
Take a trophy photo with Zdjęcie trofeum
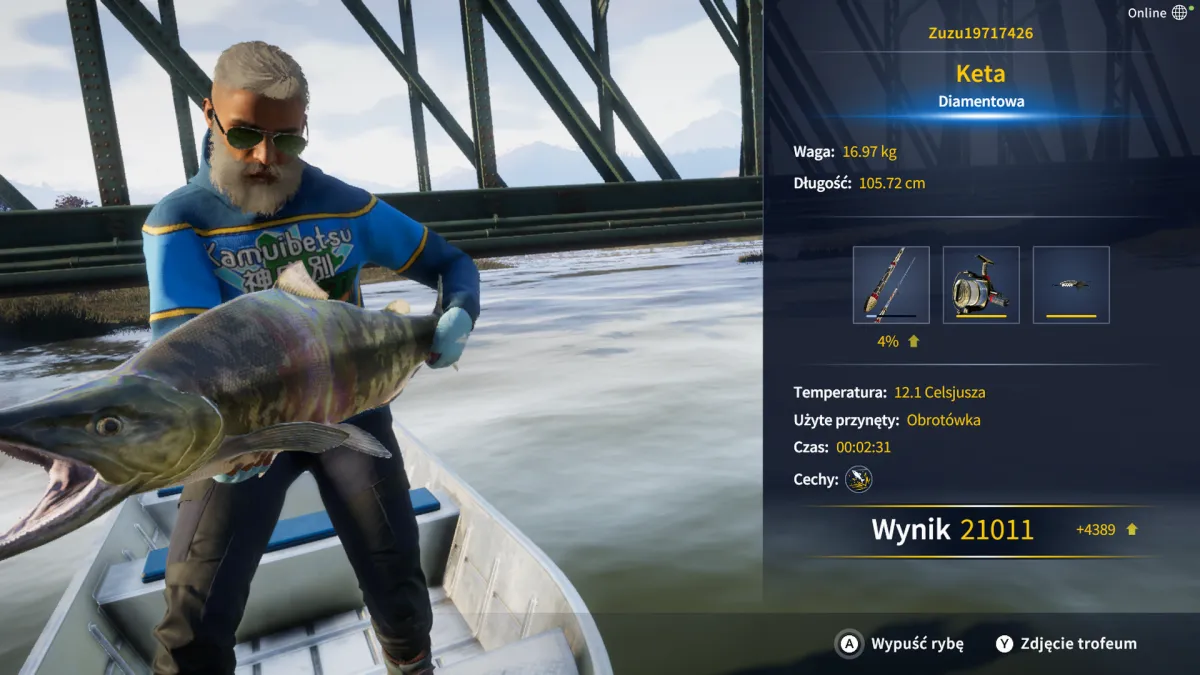click(1066, 644)
